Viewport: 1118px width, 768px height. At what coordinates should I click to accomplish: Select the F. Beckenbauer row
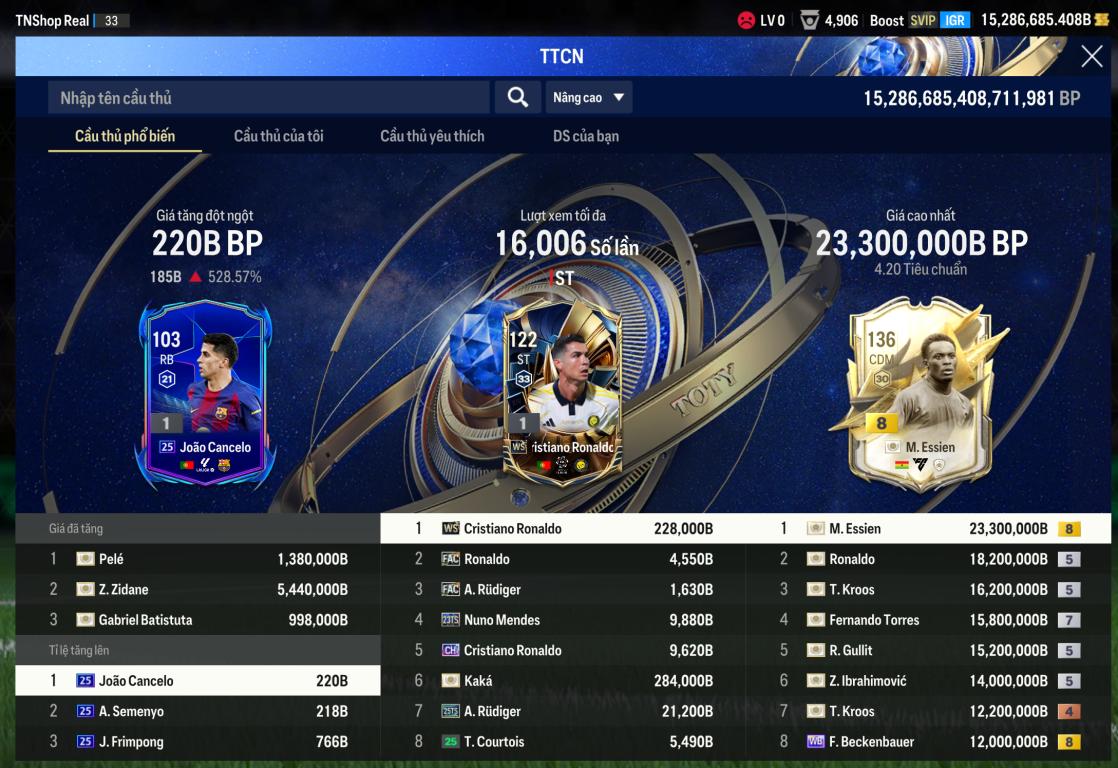(x=928, y=742)
